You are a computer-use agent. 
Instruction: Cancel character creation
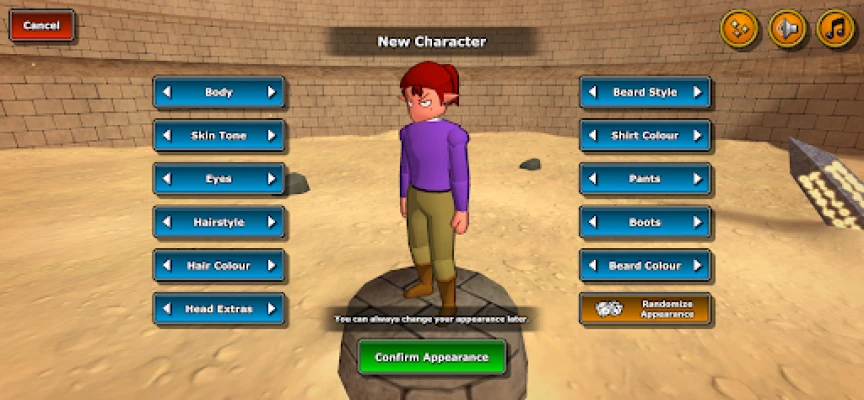click(x=42, y=26)
